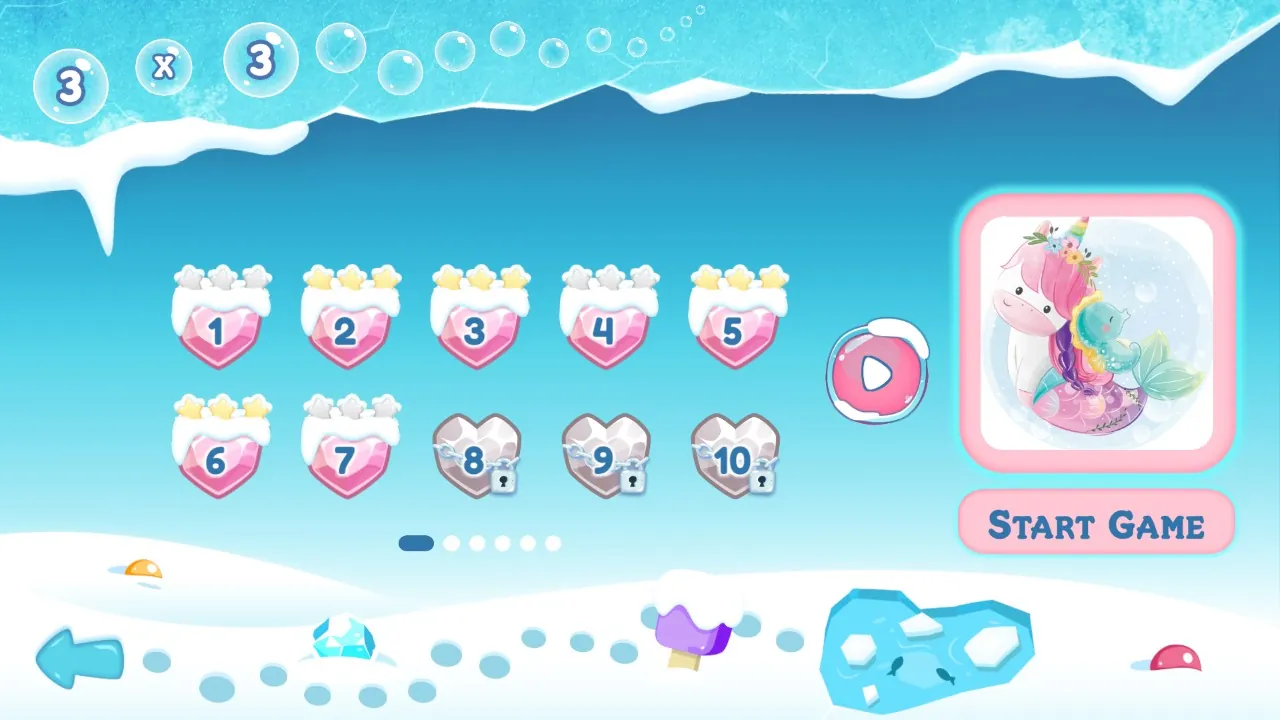The image size is (1280, 720).
Task: Select level 7 heart
Action: point(347,460)
